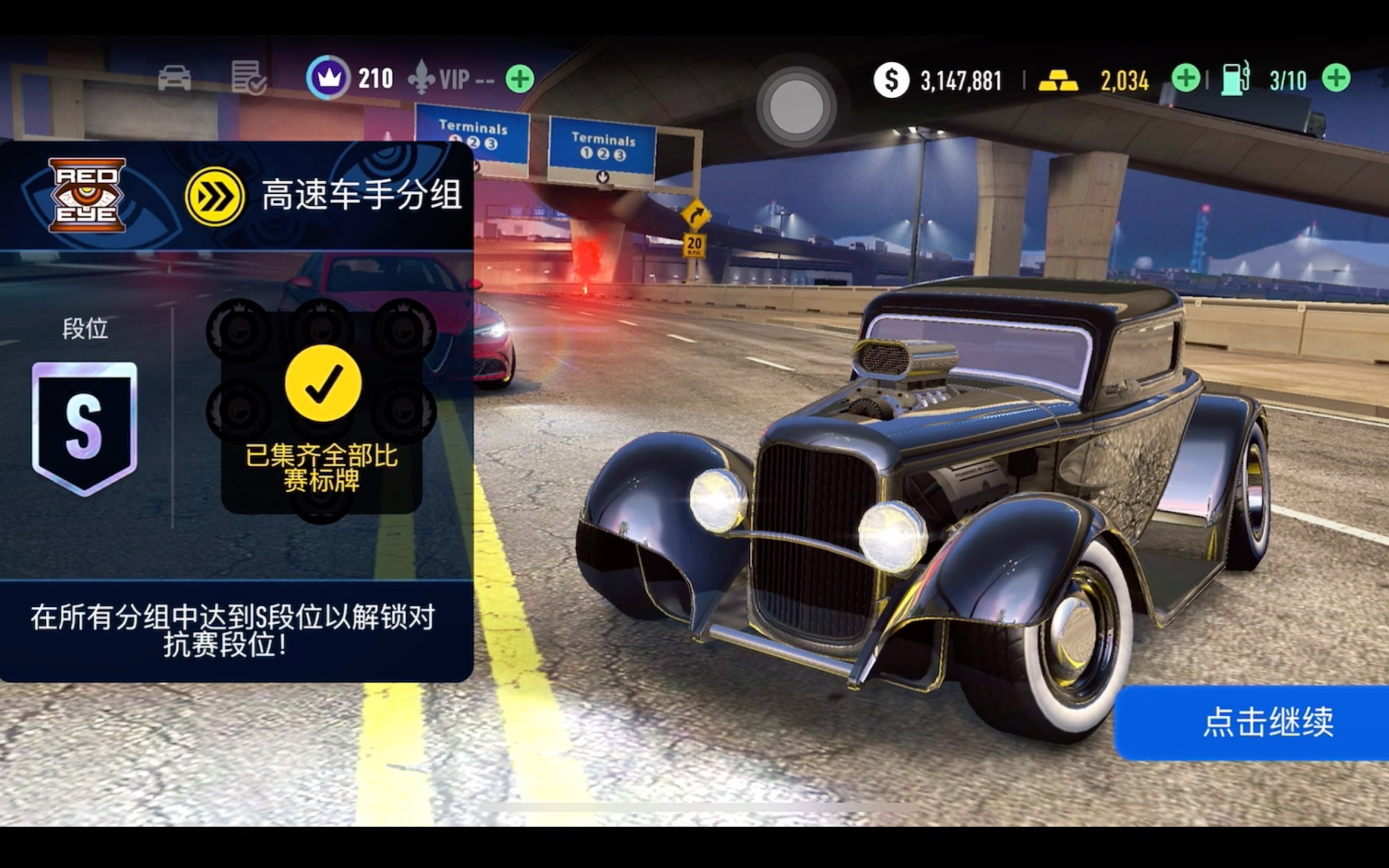The width and height of the screenshot is (1389, 868).
Task: Open the purple crown level badge
Action: pos(328,78)
